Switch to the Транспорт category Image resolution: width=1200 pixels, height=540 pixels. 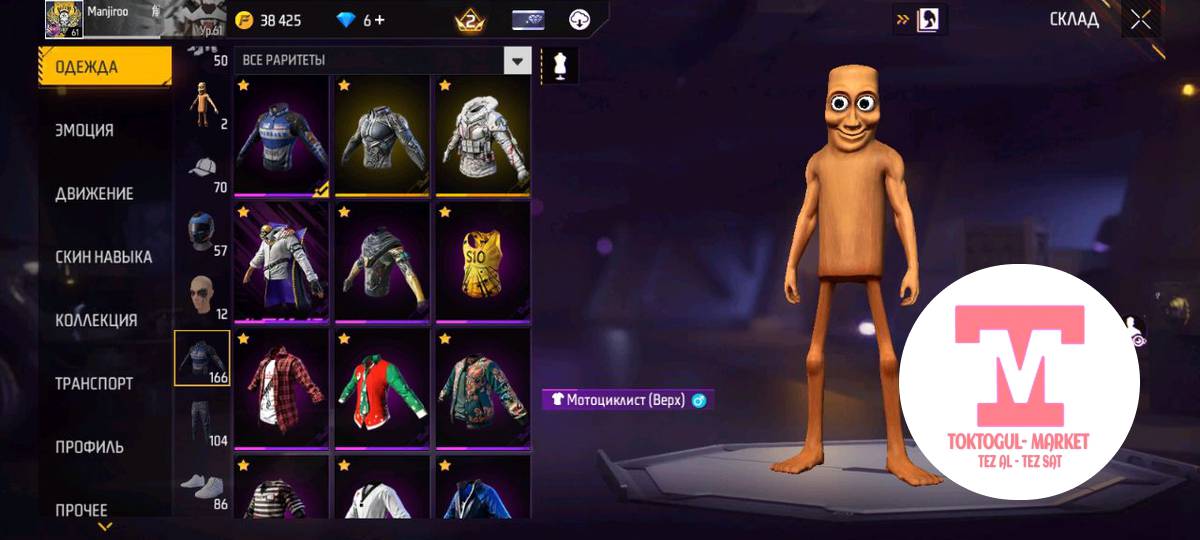[x=94, y=383]
